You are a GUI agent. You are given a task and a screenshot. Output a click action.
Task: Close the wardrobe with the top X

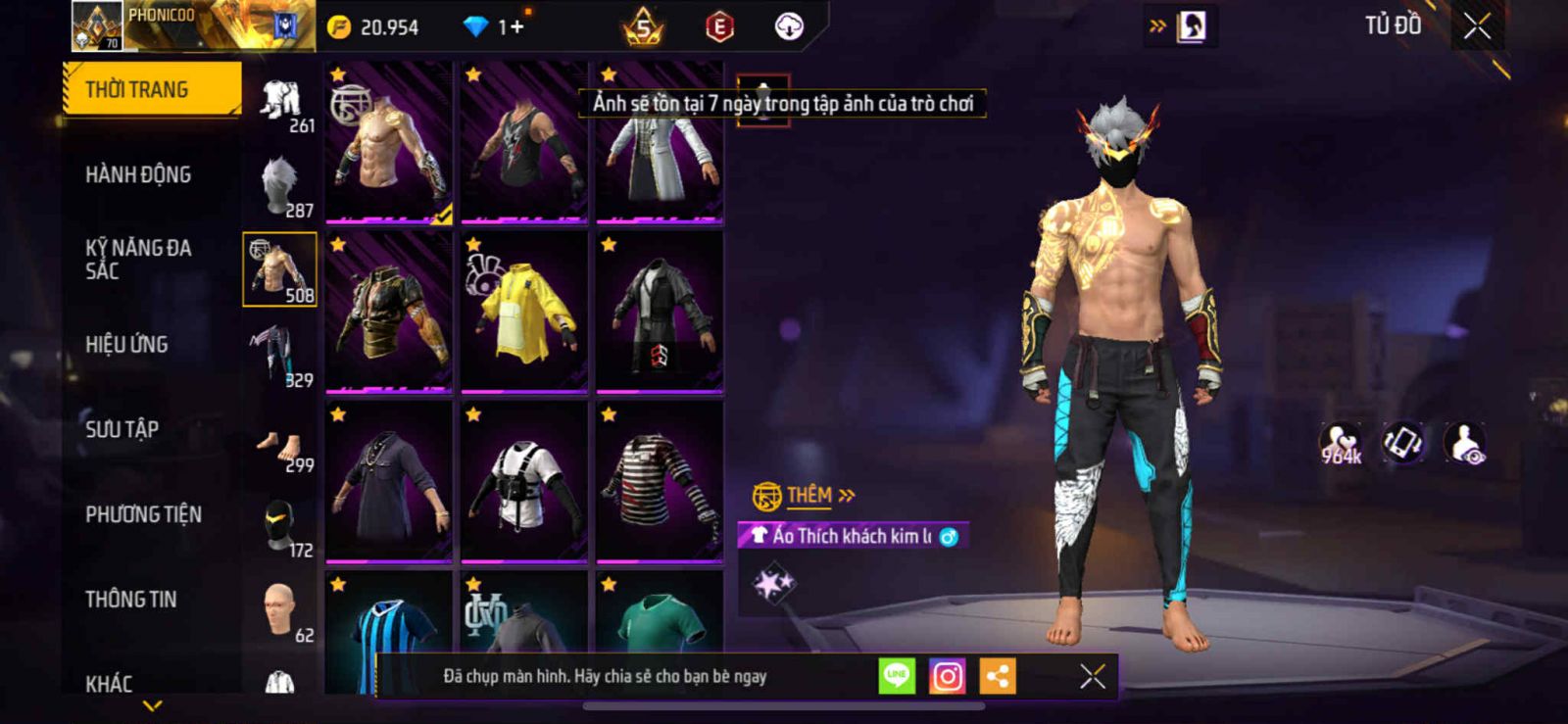1477,26
